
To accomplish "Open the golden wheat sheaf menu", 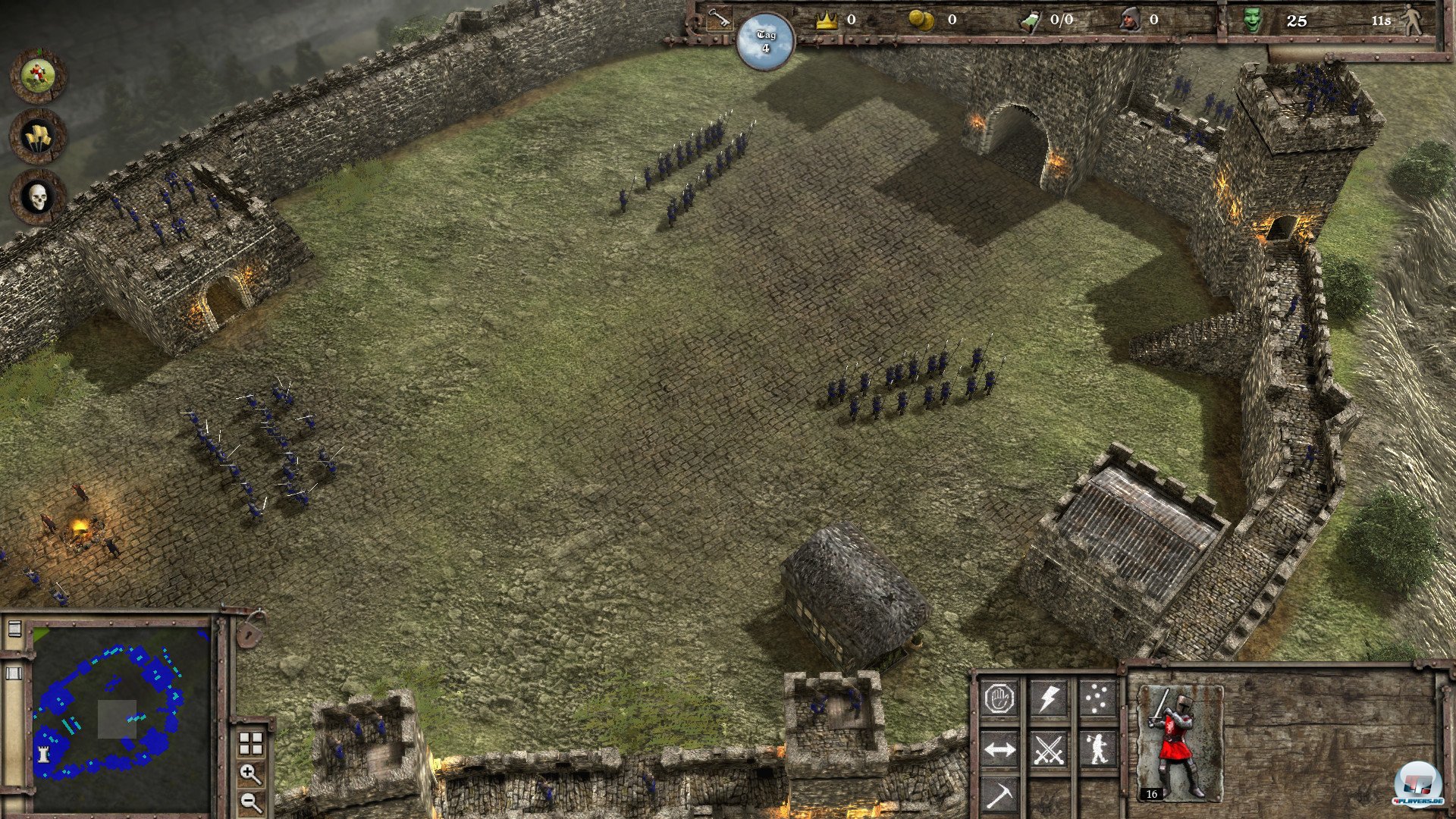I will click(37, 136).
